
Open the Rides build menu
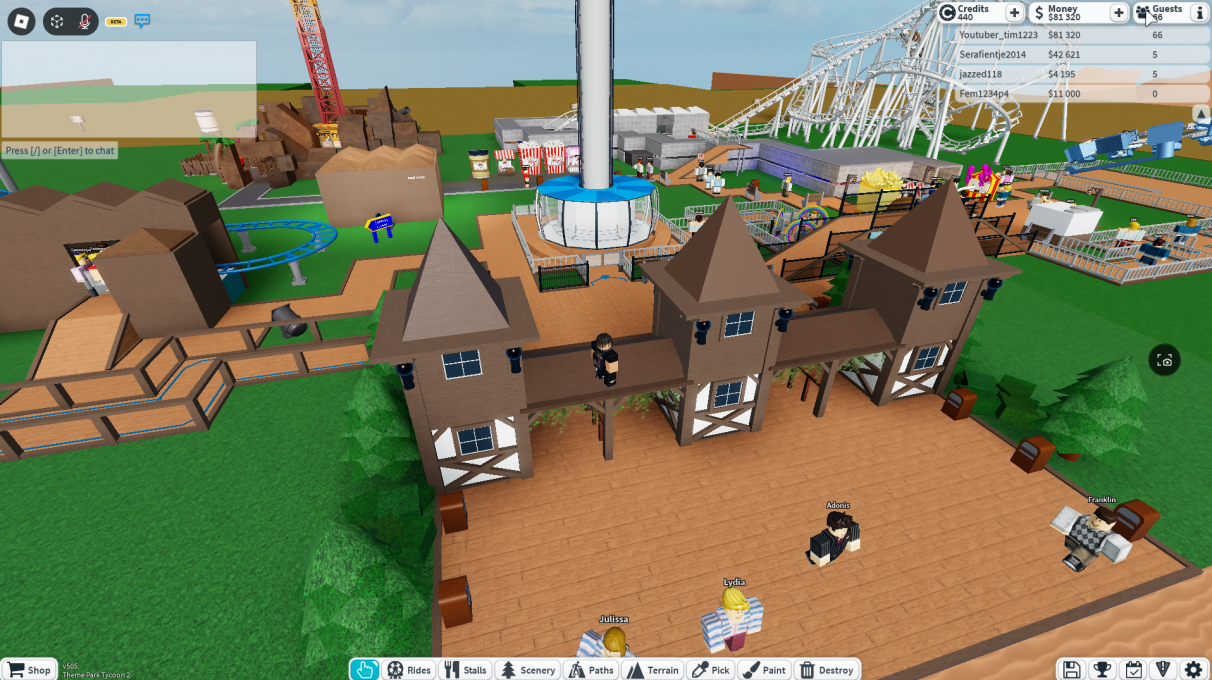409,670
